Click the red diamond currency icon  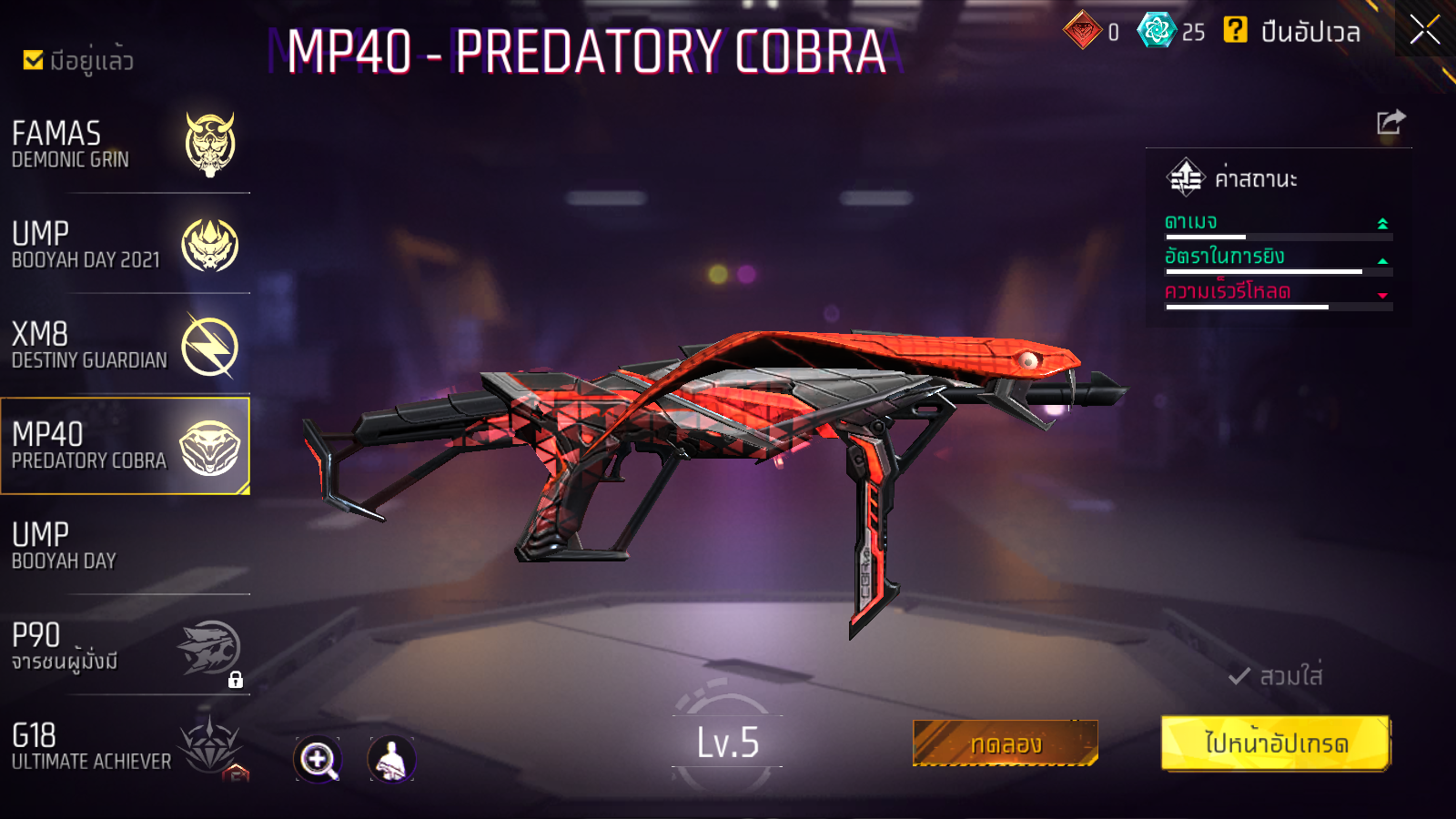tap(1082, 31)
